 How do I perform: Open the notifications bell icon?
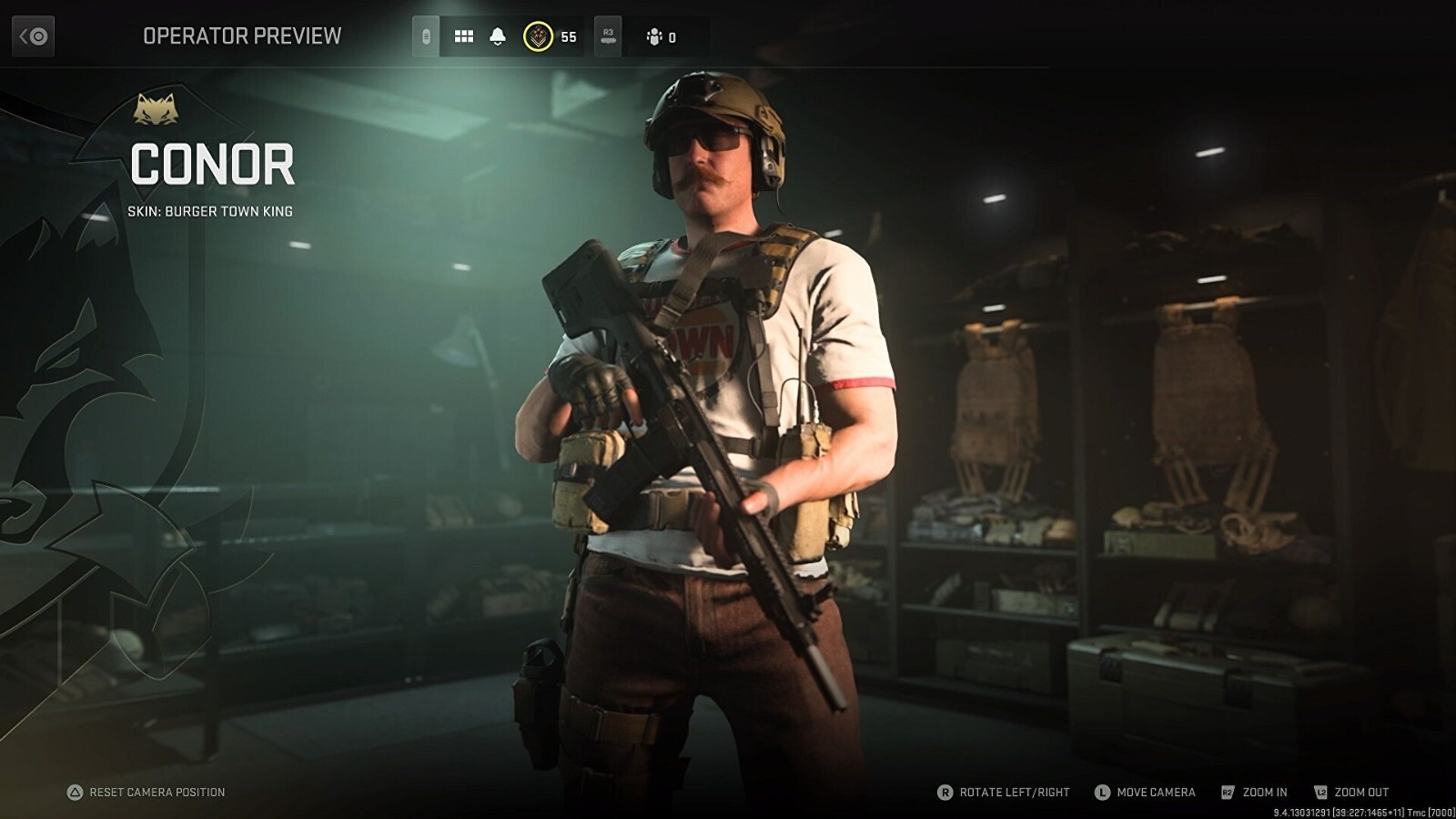[496, 36]
